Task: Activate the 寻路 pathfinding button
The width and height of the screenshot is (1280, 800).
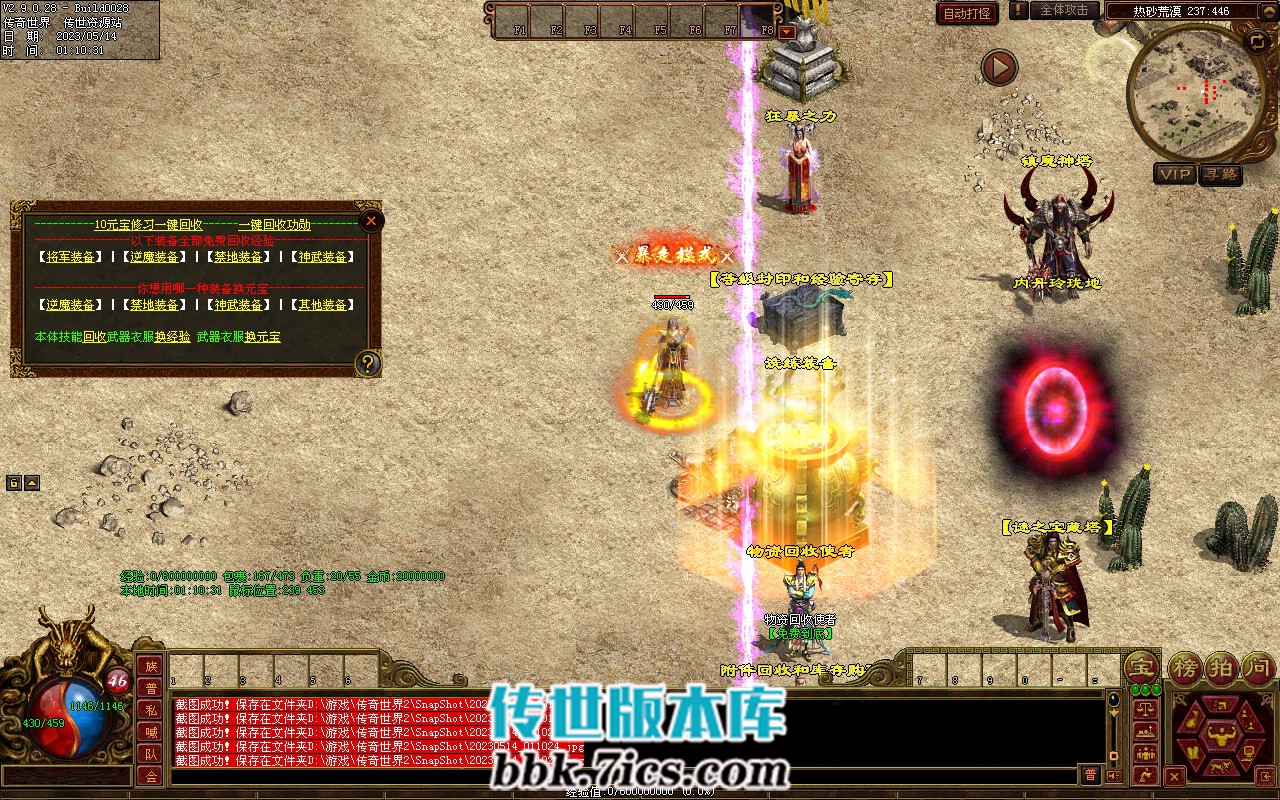Action: point(1220,174)
